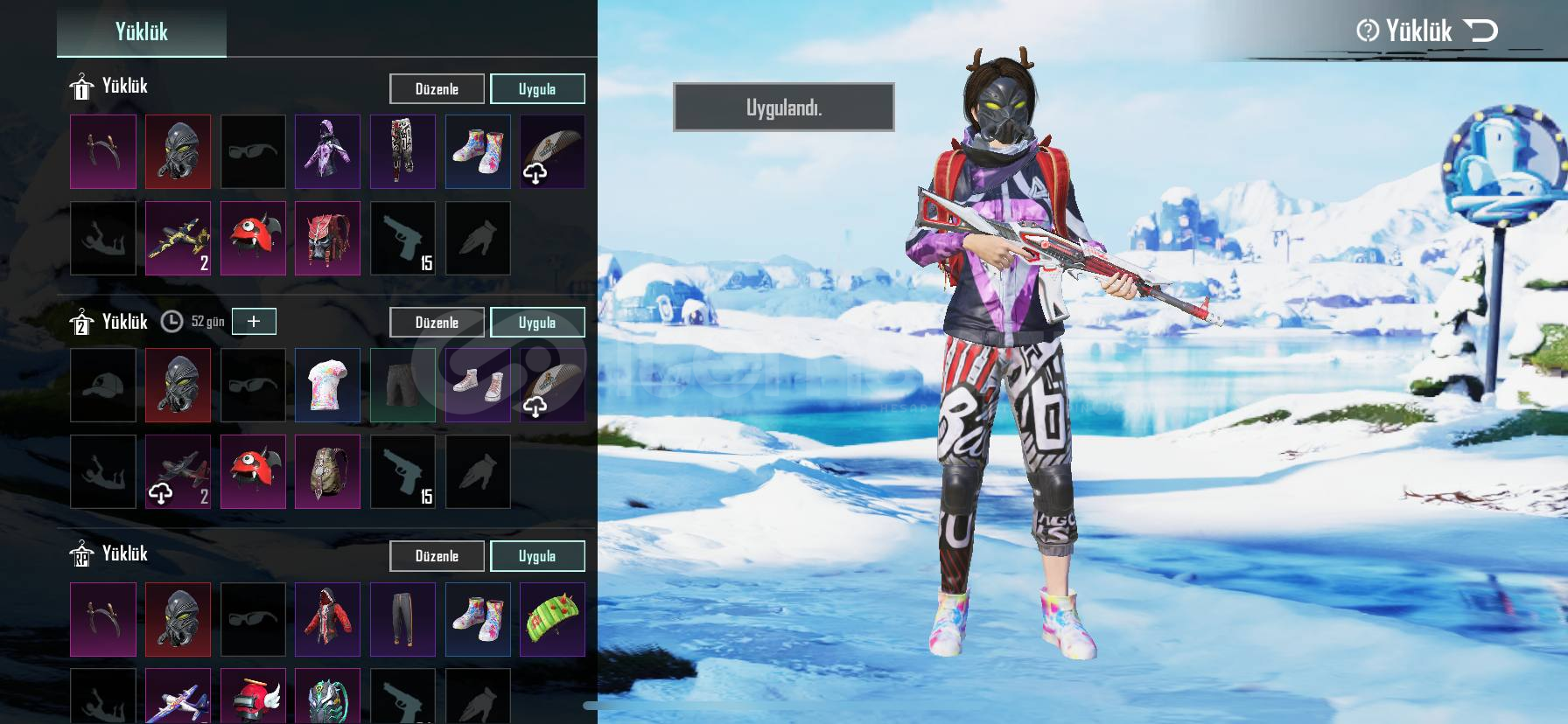Choose the yellow camo weapon skin slot
Screen dimensions: 1568x724
click(178, 238)
